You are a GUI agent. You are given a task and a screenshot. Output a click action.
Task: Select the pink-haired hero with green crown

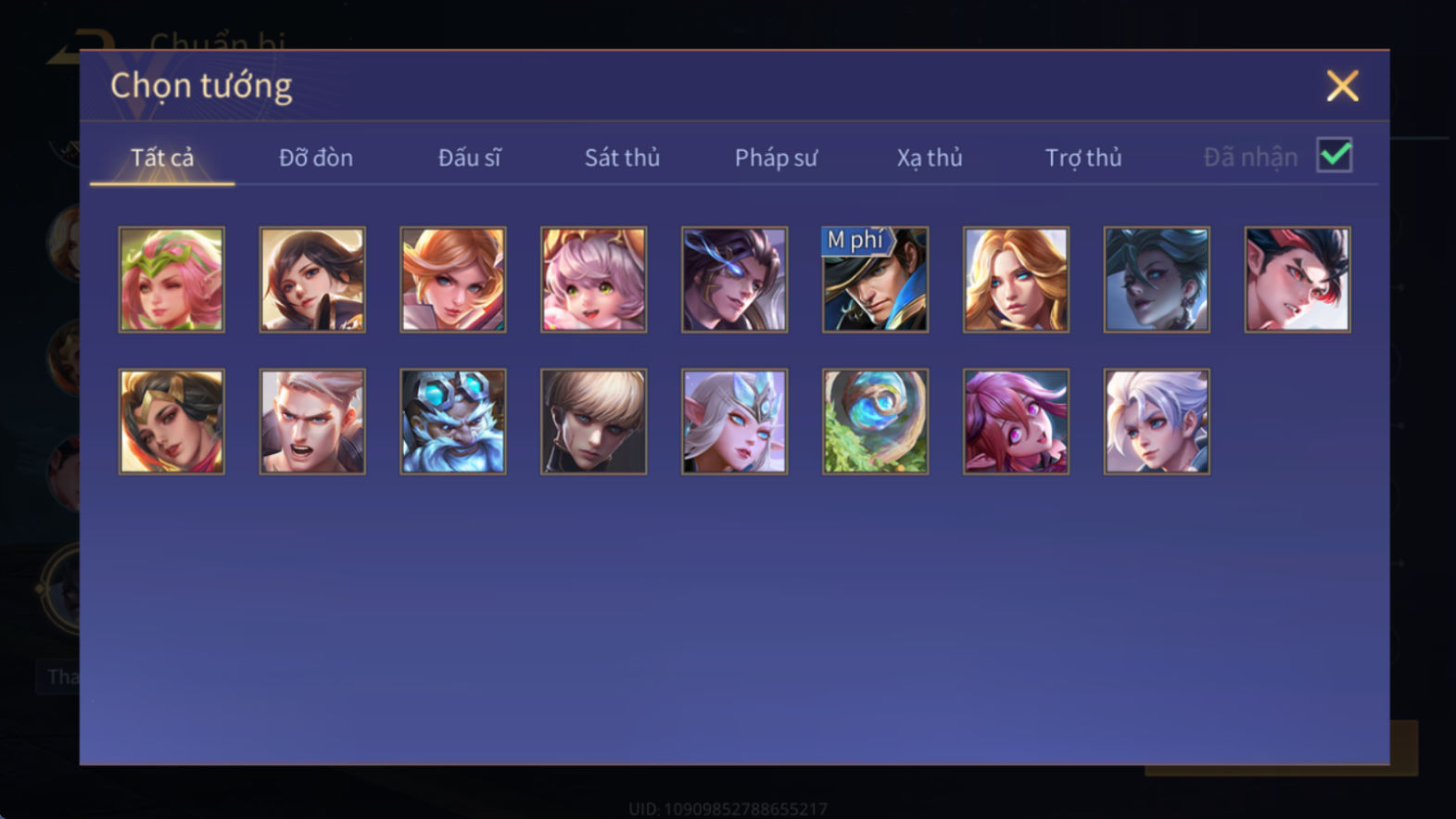(171, 280)
